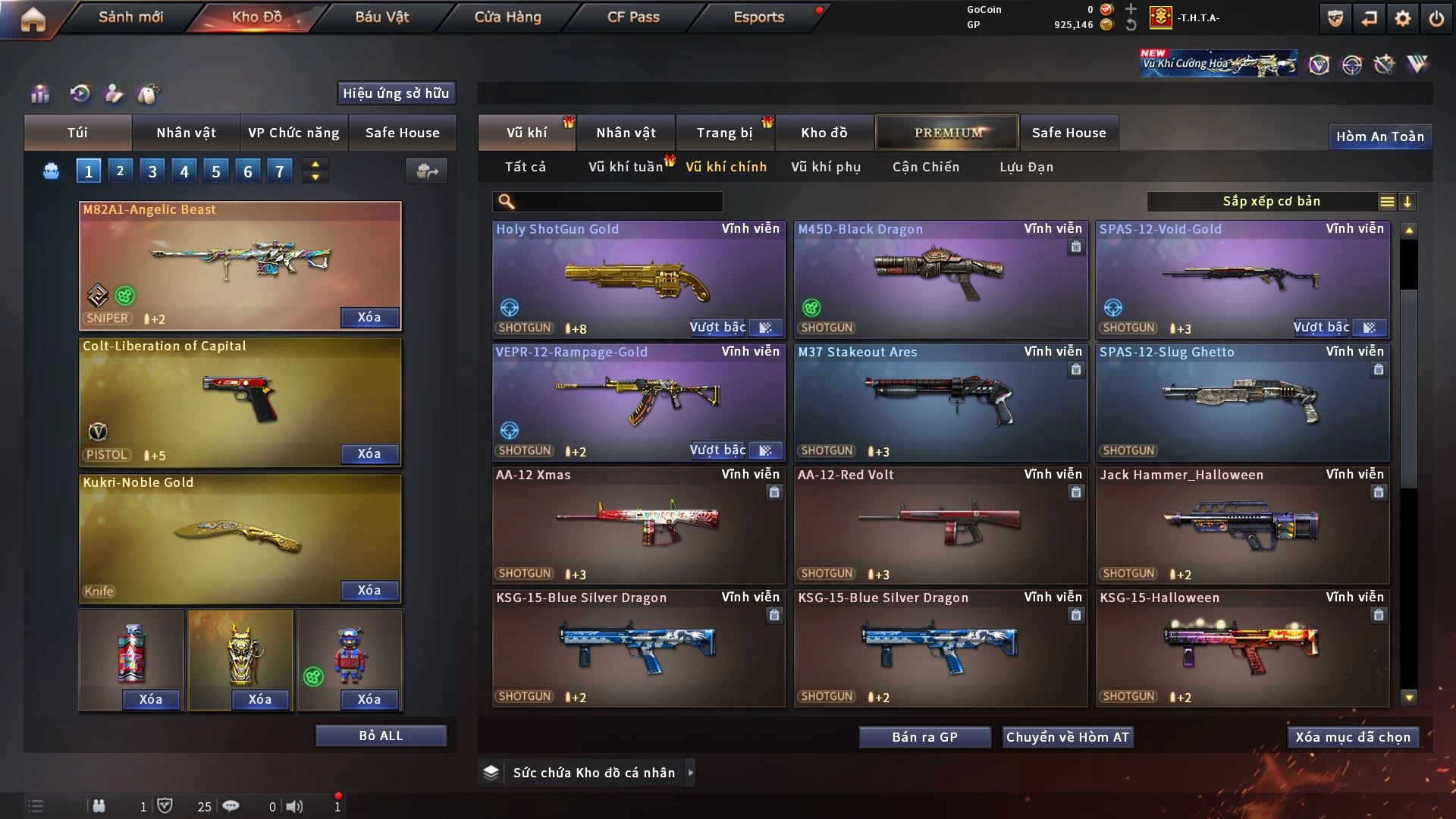Remove M82A1-Angelic Beast with Xóa

369,317
